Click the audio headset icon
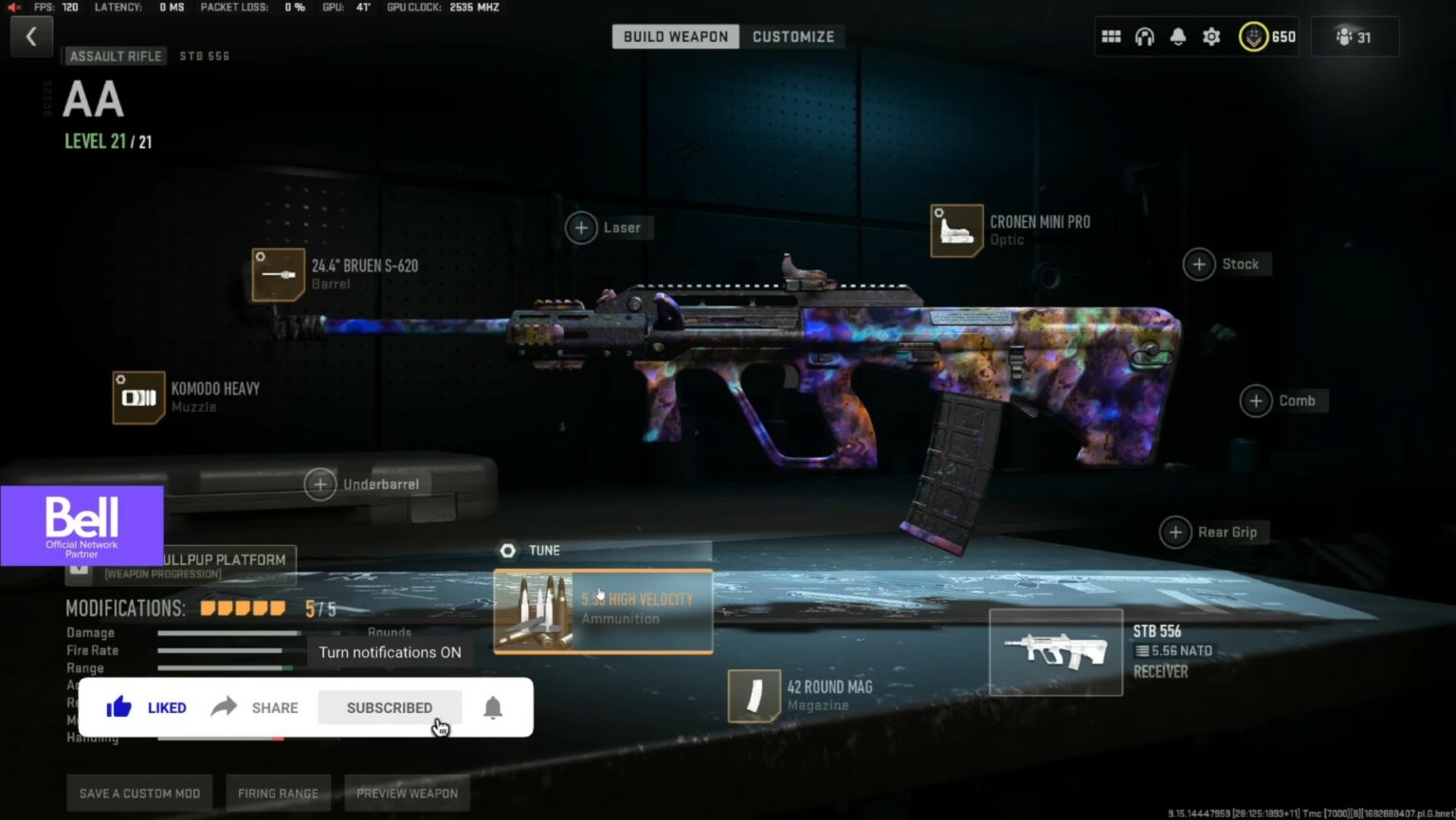This screenshot has height=820, width=1456. (1144, 36)
